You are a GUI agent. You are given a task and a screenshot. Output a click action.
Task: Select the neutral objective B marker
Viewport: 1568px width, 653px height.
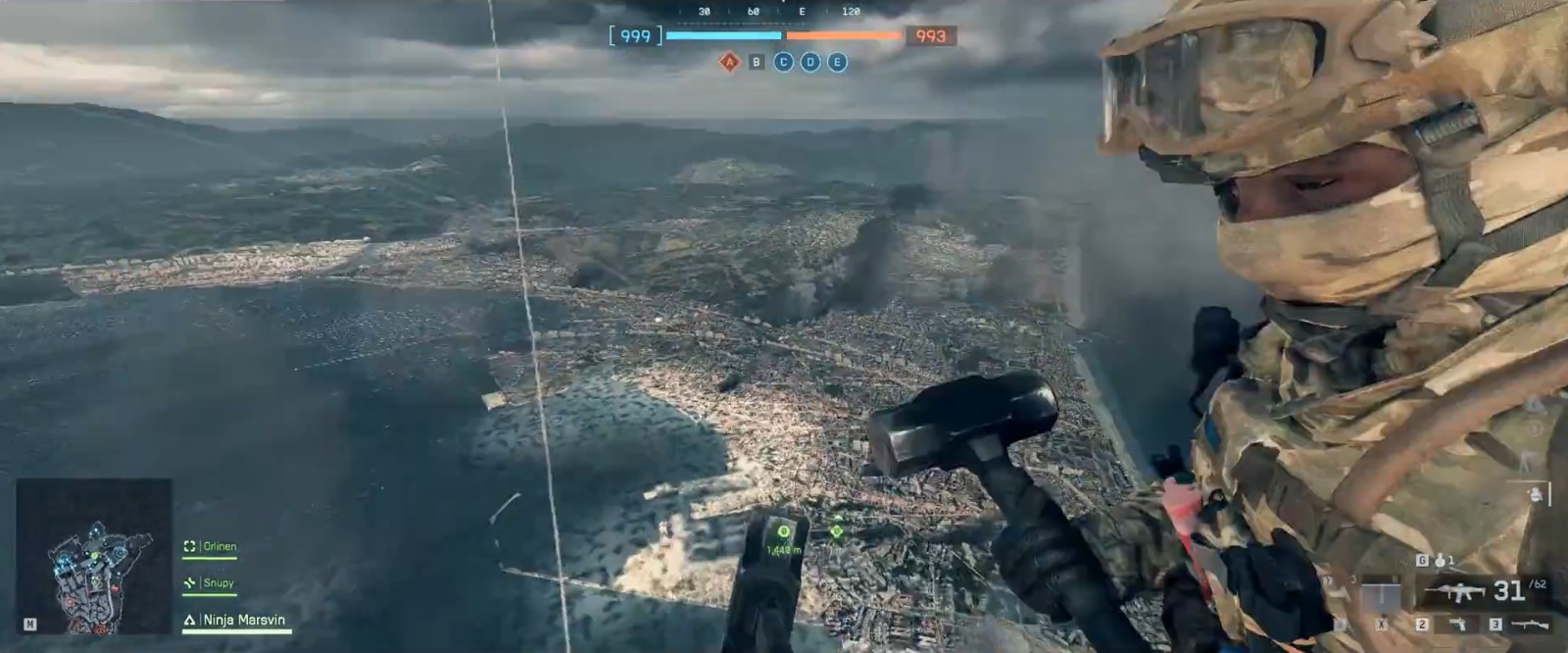[756, 63]
